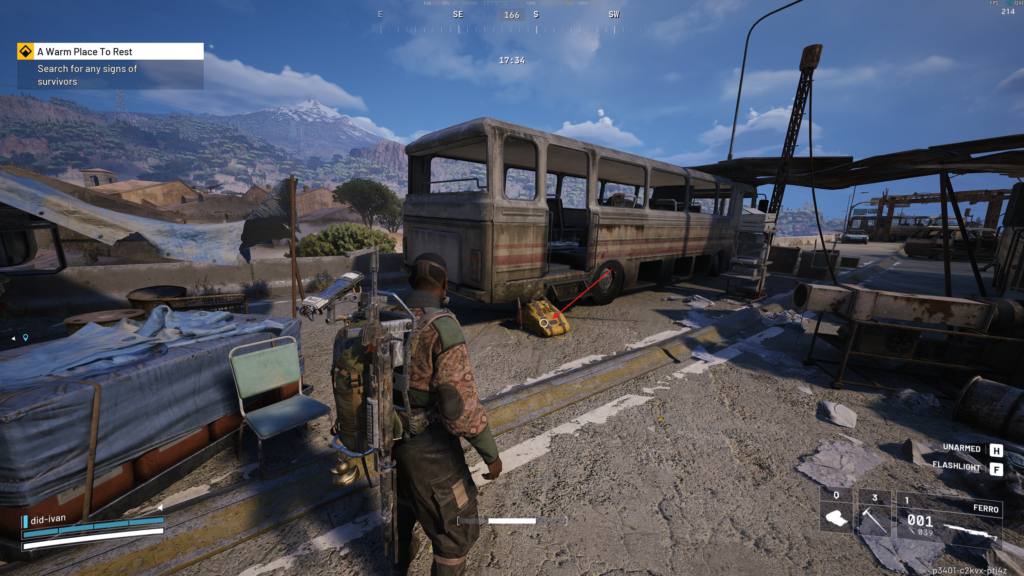Click the compass heading bar
This screenshot has height=576, width=1024.
(x=512, y=15)
